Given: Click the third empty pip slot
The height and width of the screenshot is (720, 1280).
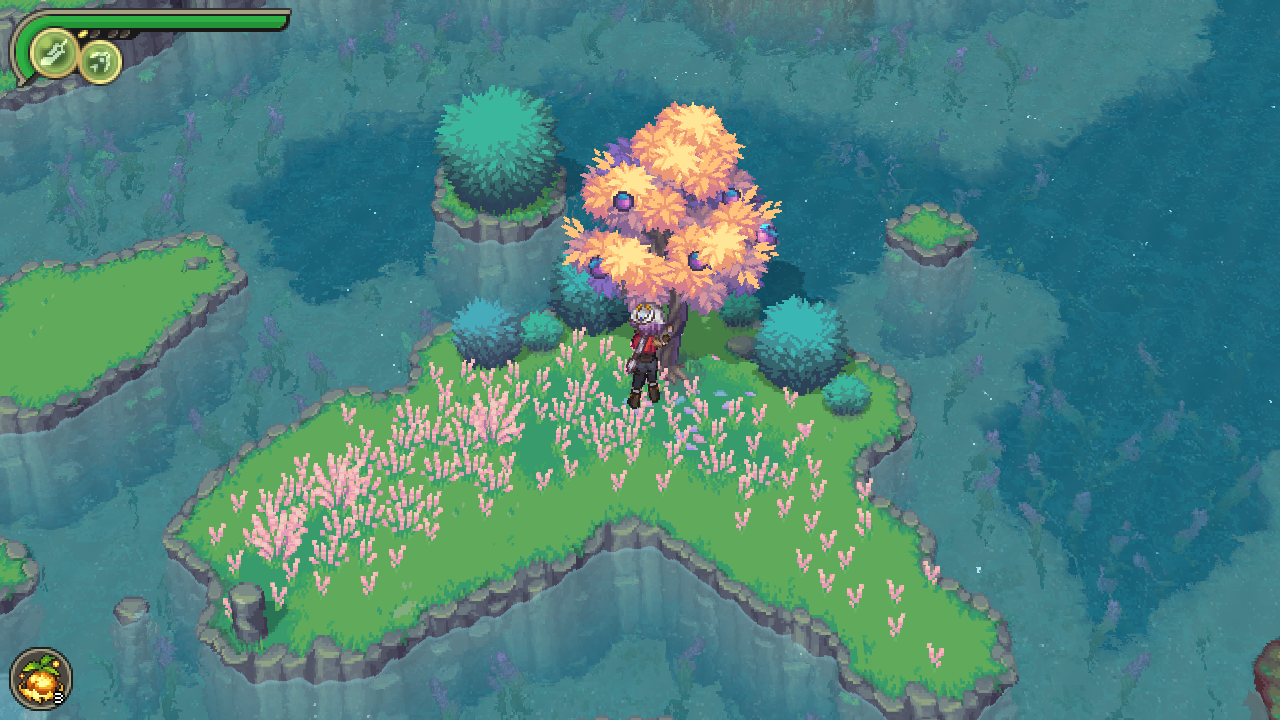Looking at the screenshot, I should click(124, 34).
